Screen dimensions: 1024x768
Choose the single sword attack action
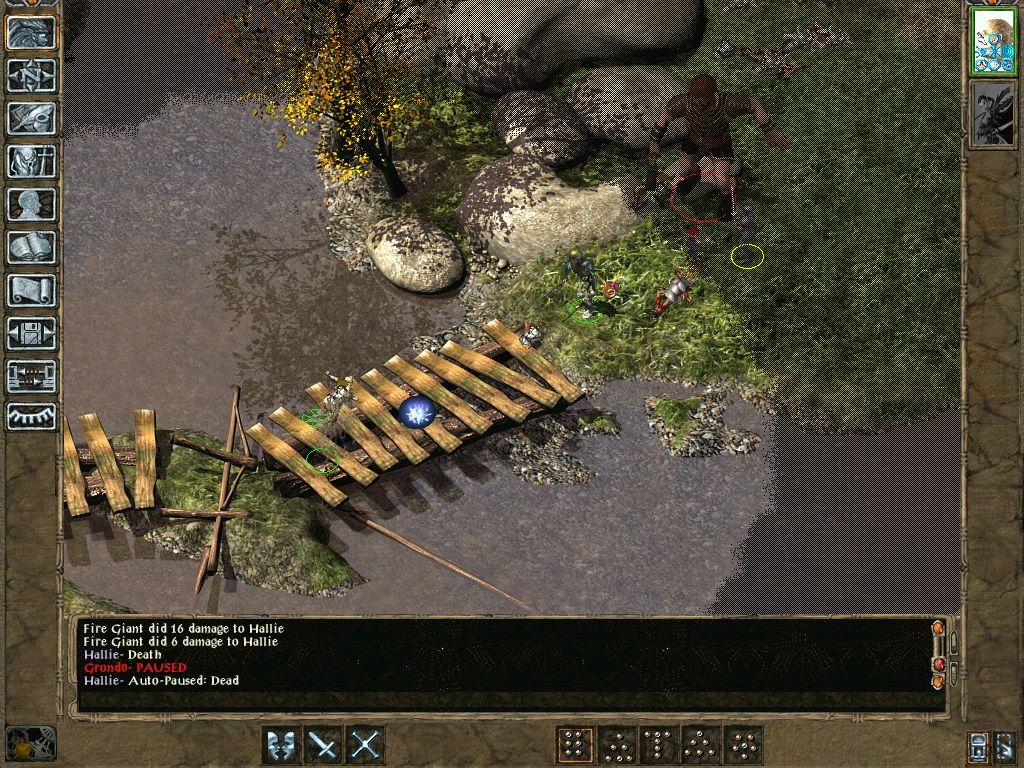(324, 744)
